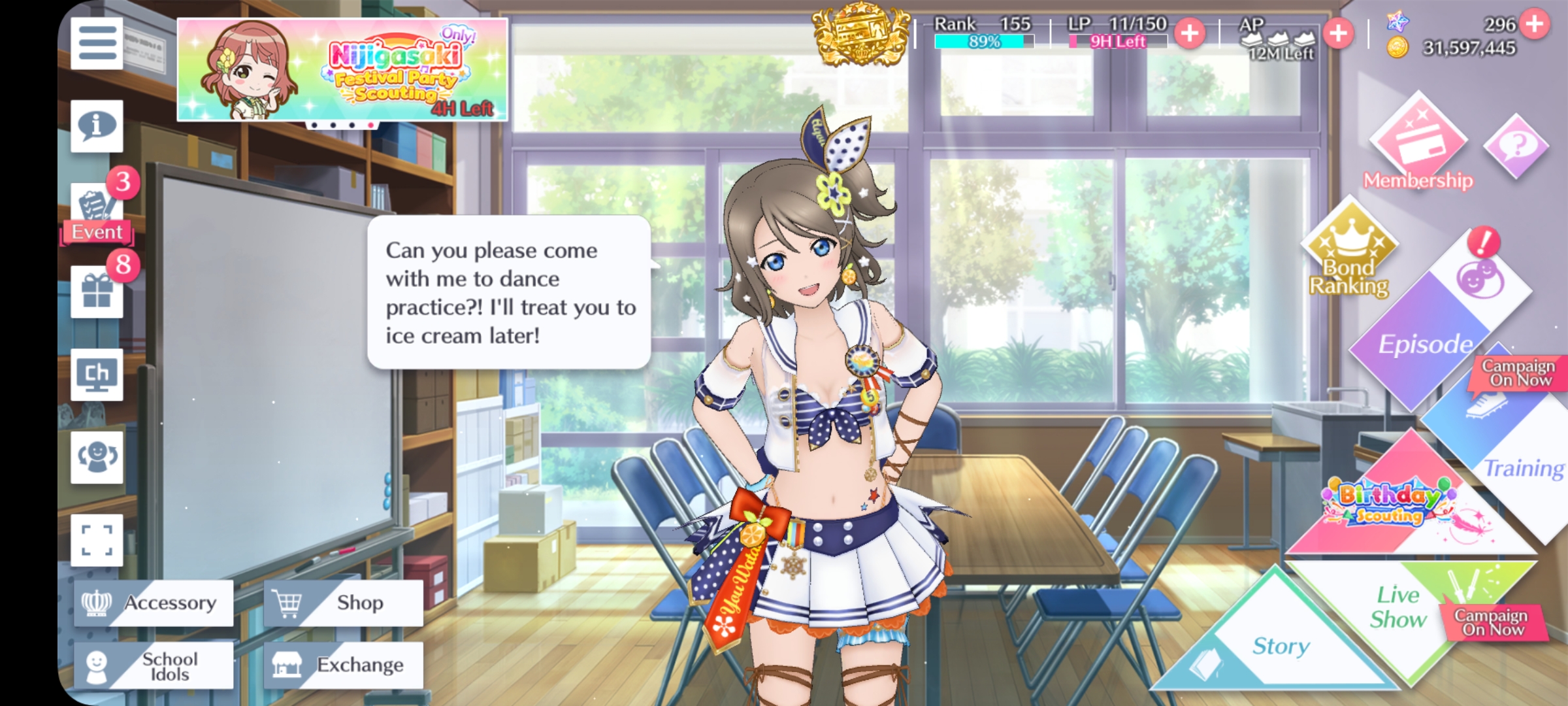
Task: Open the Accessory menu
Action: click(154, 603)
